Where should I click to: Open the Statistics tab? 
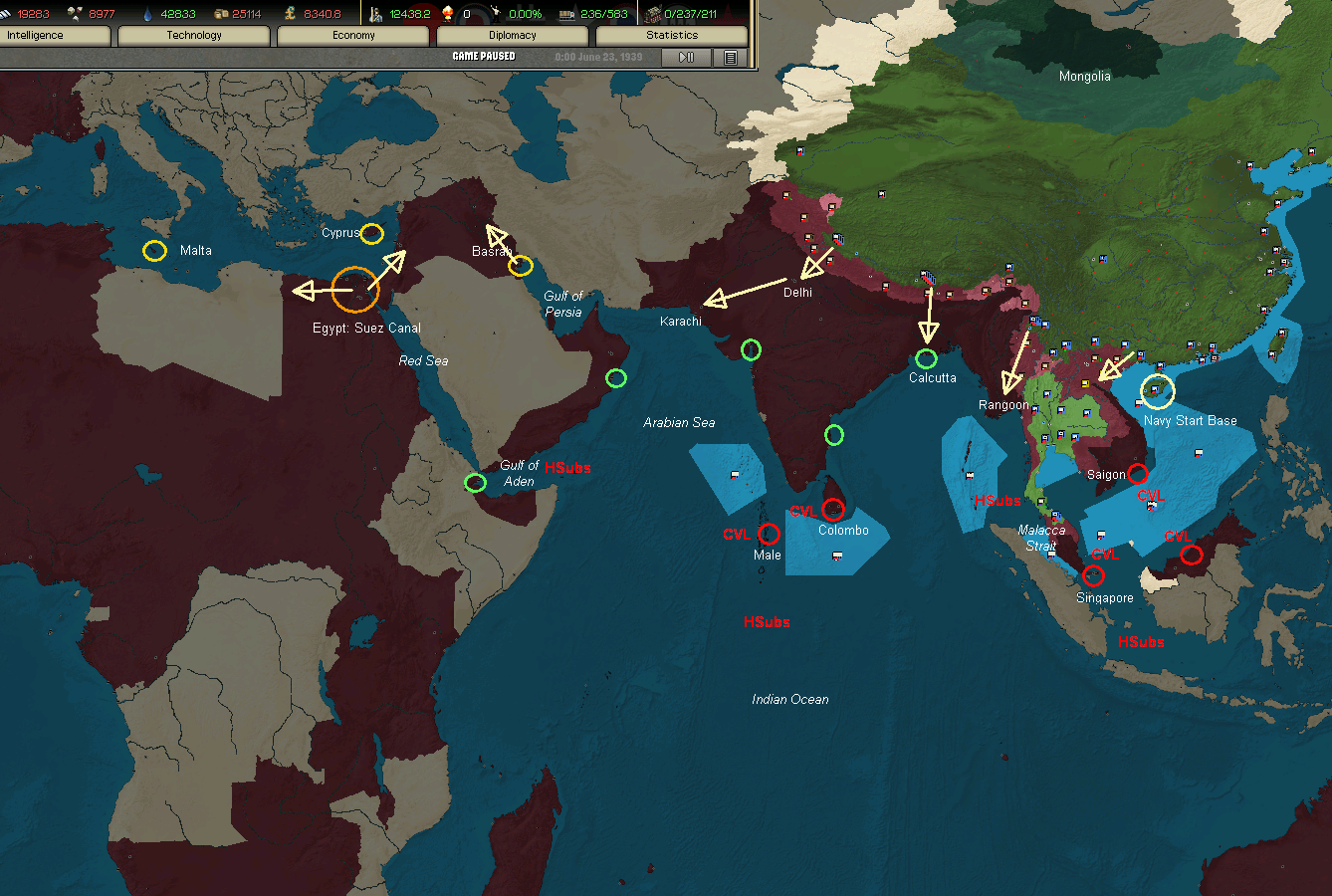(671, 35)
